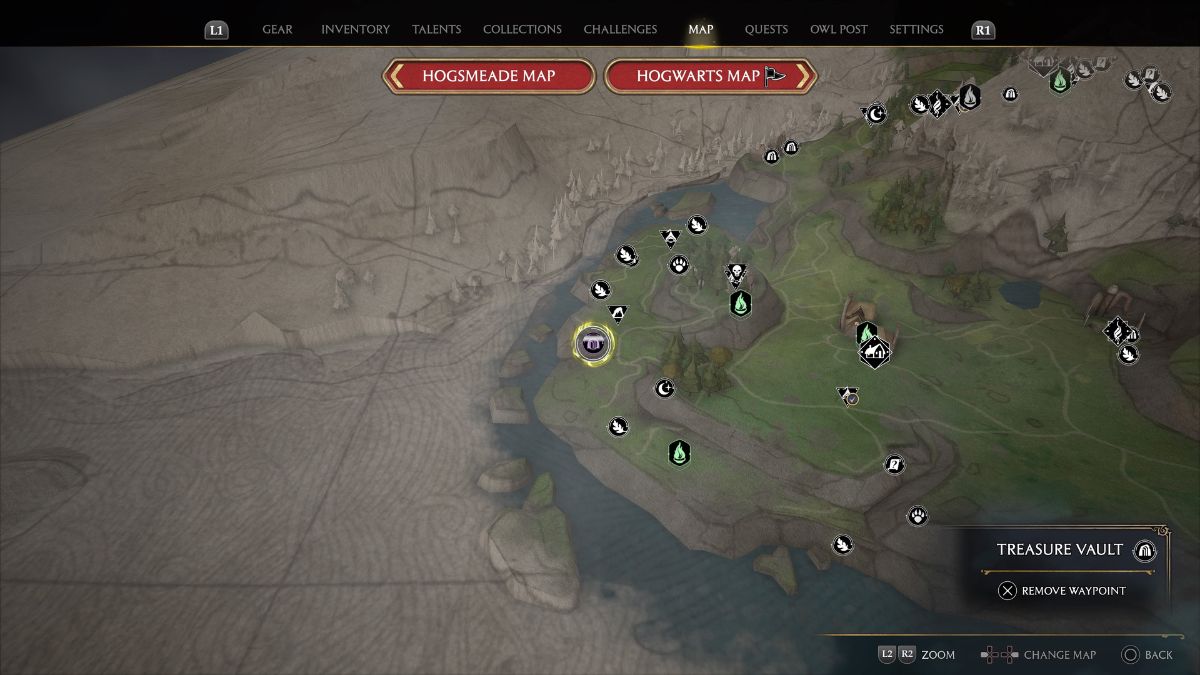Select the hamlet house map marker
Viewport: 1200px width, 675px height.
tap(875, 352)
